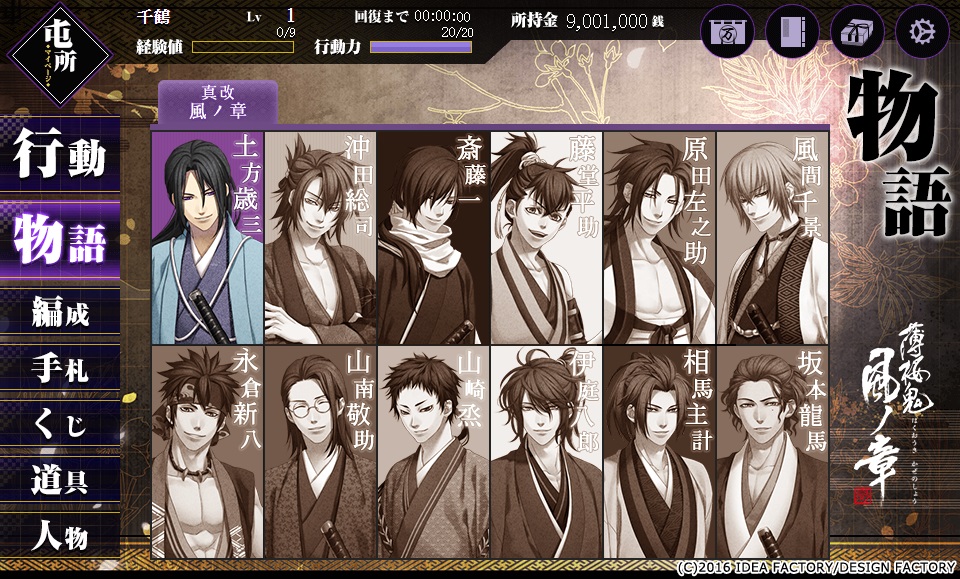Pick the 斎藤一 character portrait
The height and width of the screenshot is (579, 960).
(433, 238)
